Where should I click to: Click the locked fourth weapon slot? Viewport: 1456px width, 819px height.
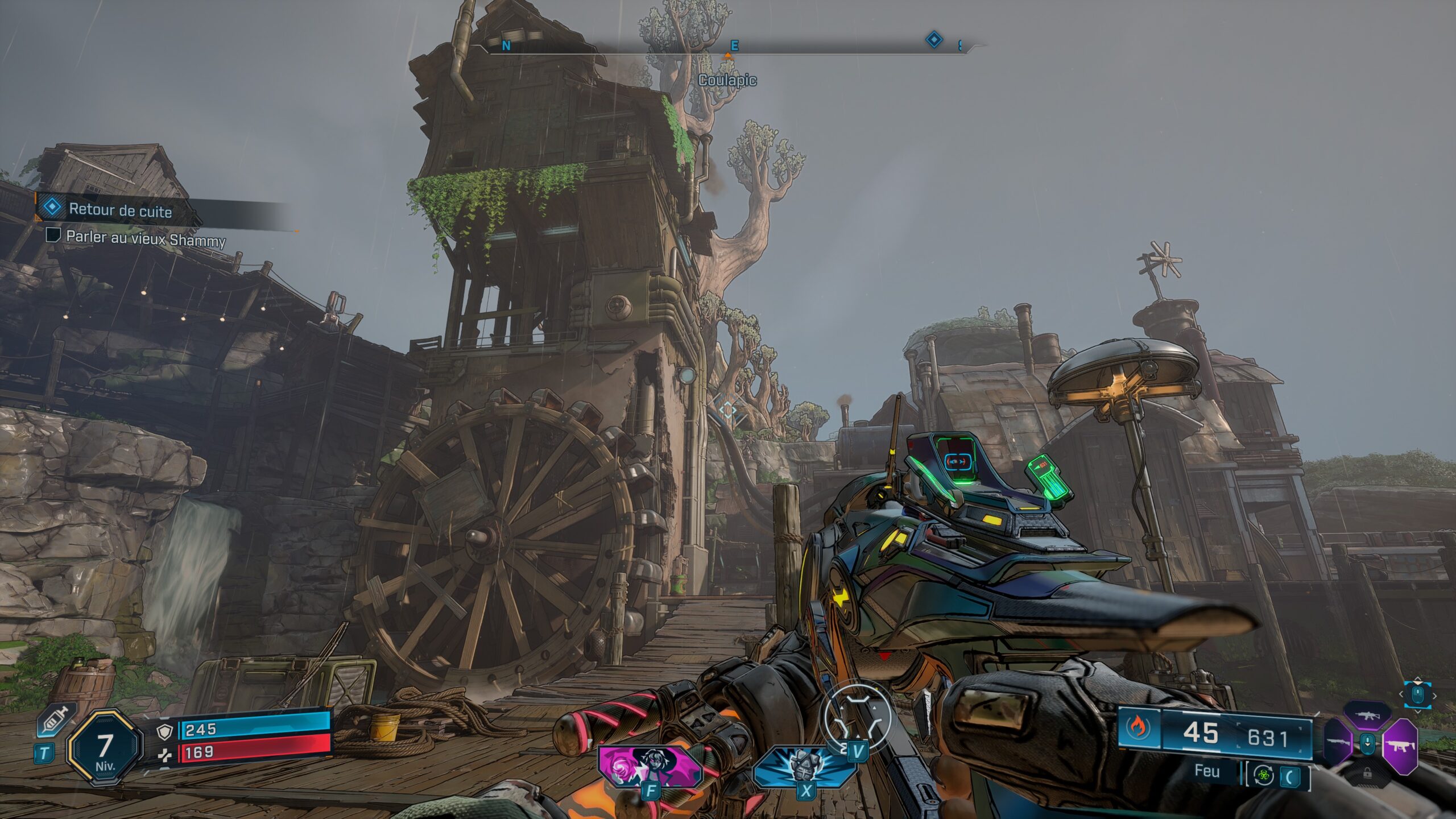click(1367, 773)
